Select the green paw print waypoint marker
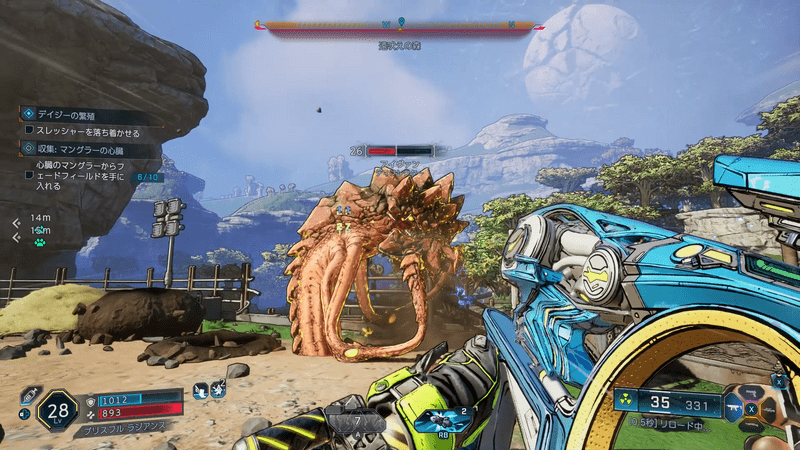800x450 pixels. (40, 242)
